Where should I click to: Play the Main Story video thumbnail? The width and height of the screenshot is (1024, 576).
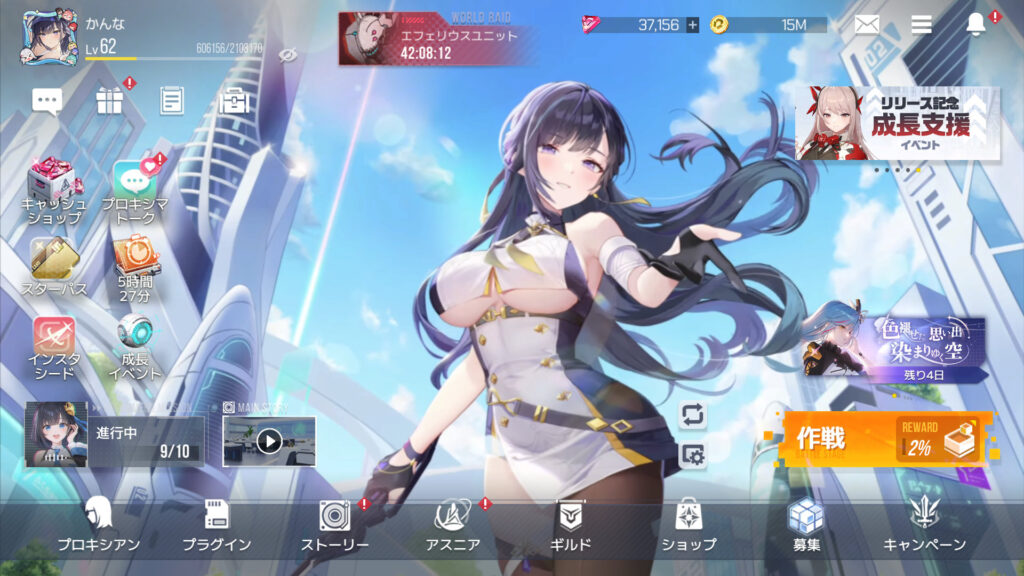269,441
